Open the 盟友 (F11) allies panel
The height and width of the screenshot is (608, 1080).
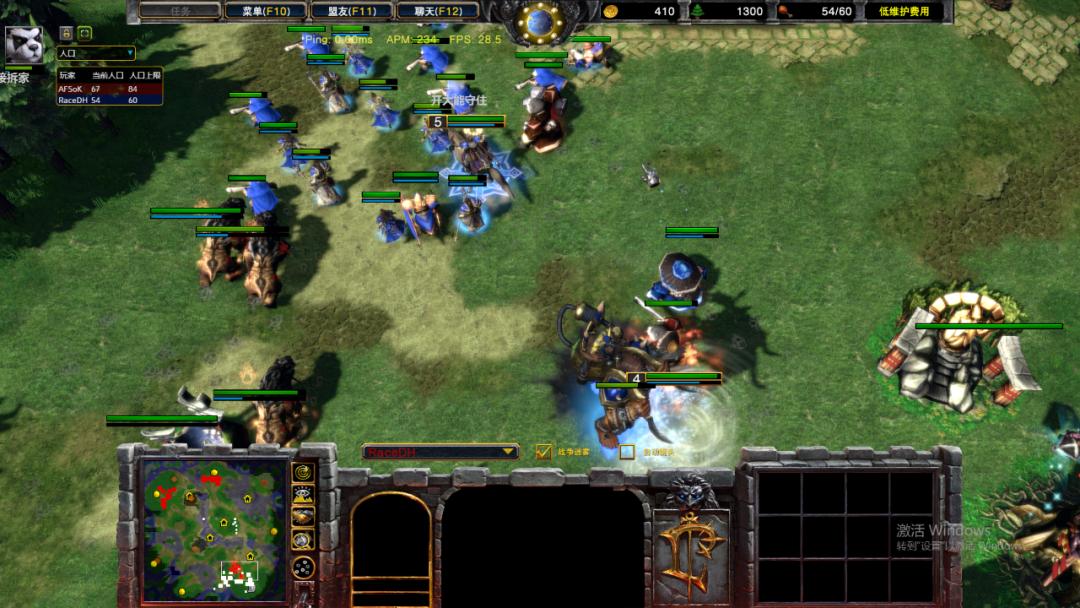pos(337,11)
